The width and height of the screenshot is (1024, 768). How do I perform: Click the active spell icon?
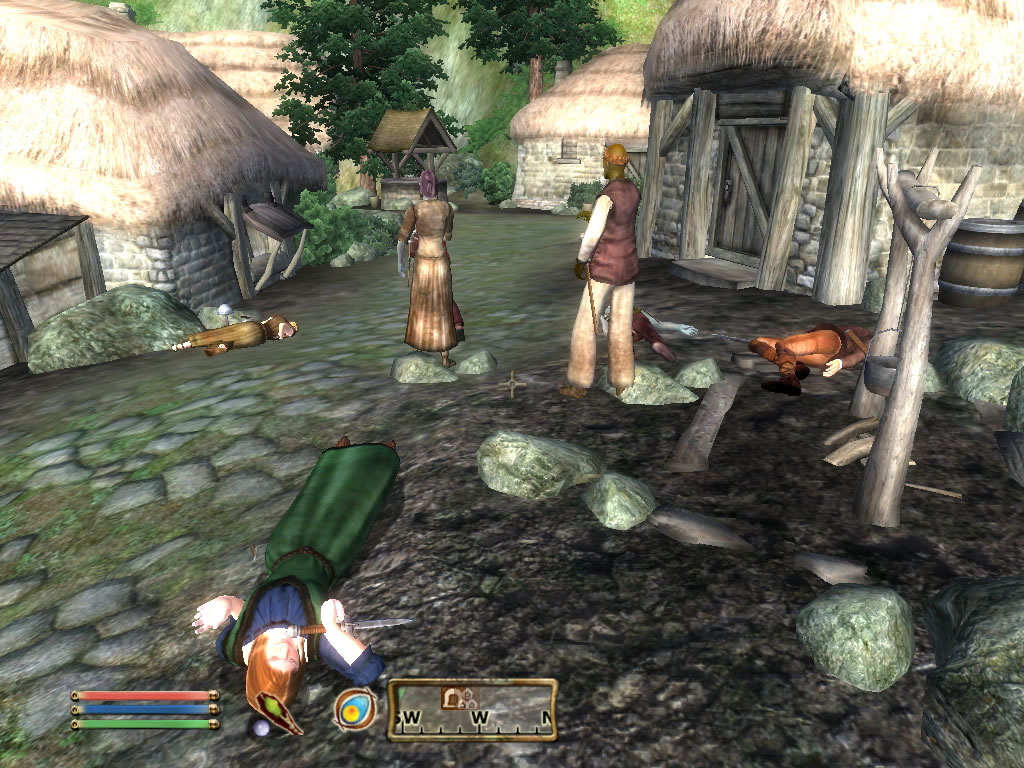tap(355, 709)
